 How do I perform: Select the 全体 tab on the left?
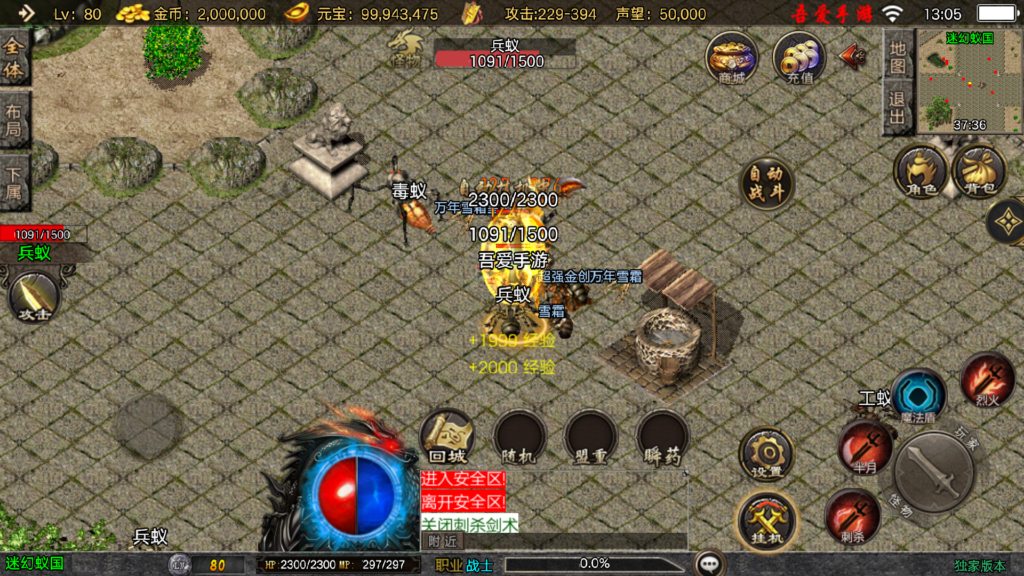pos(14,57)
